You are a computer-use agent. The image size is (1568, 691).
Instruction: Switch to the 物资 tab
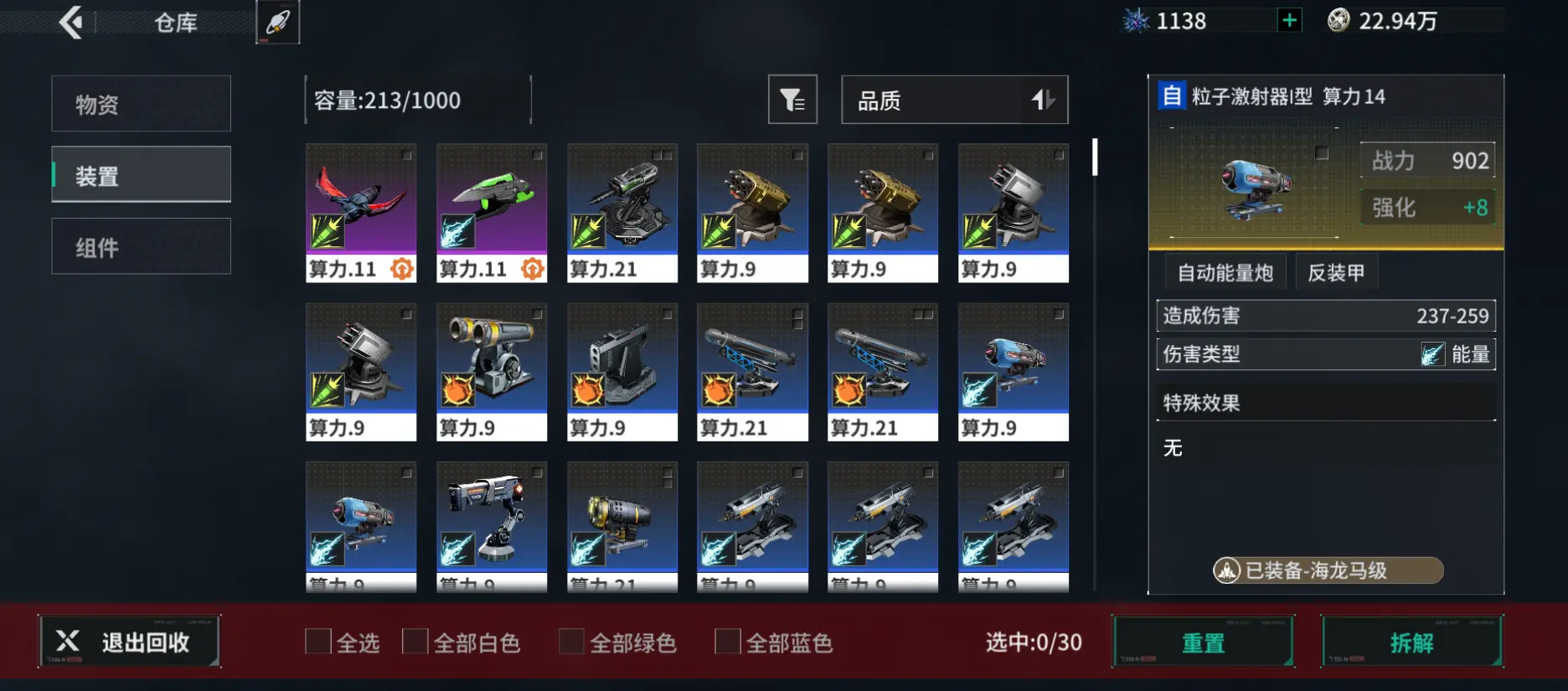[140, 103]
